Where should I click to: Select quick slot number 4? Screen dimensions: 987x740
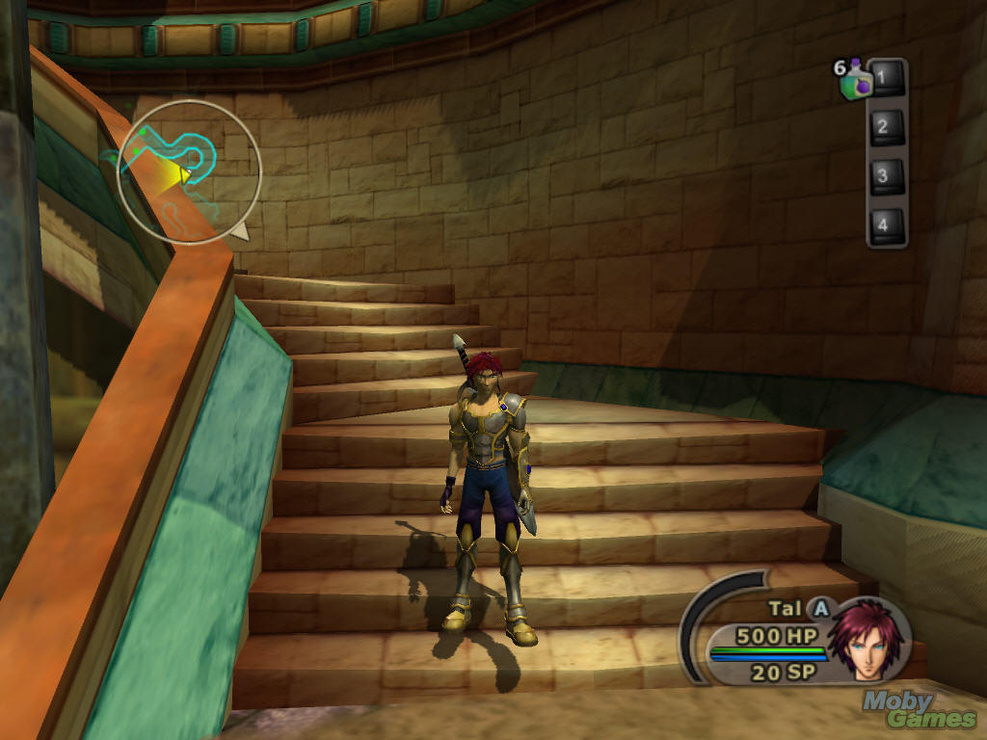[x=885, y=225]
